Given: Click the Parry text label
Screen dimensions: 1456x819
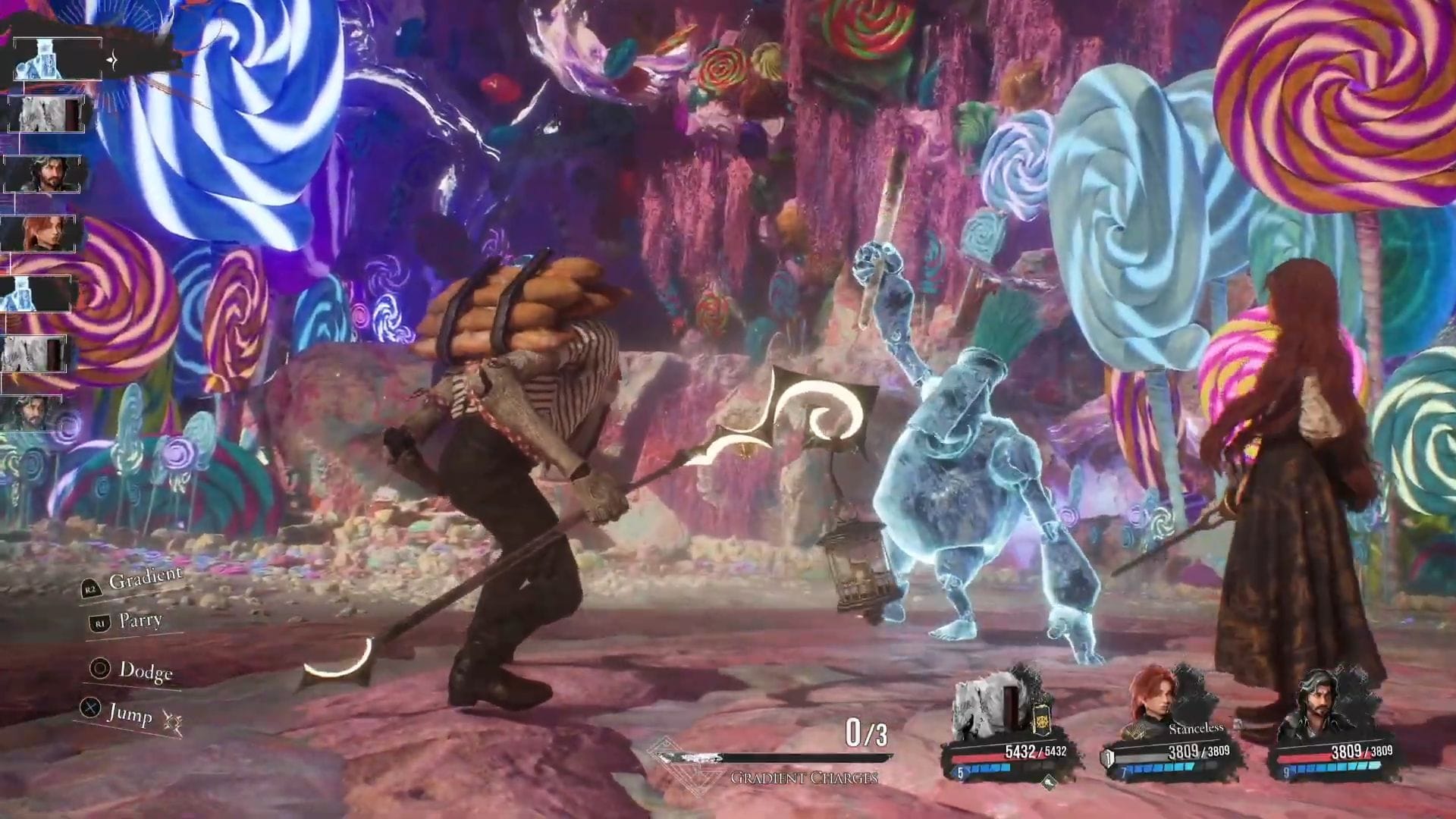Looking at the screenshot, I should coord(140,620).
